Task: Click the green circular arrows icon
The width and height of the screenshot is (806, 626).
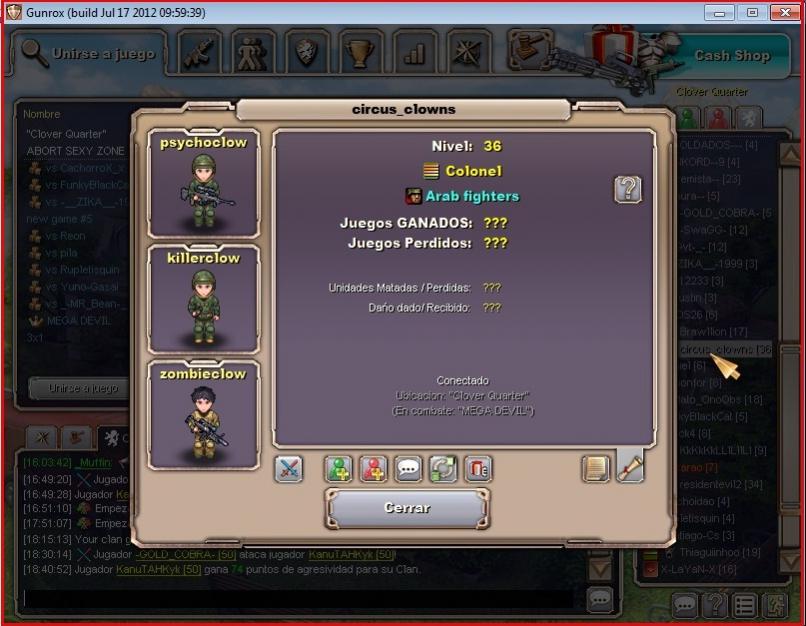Action: (443, 468)
